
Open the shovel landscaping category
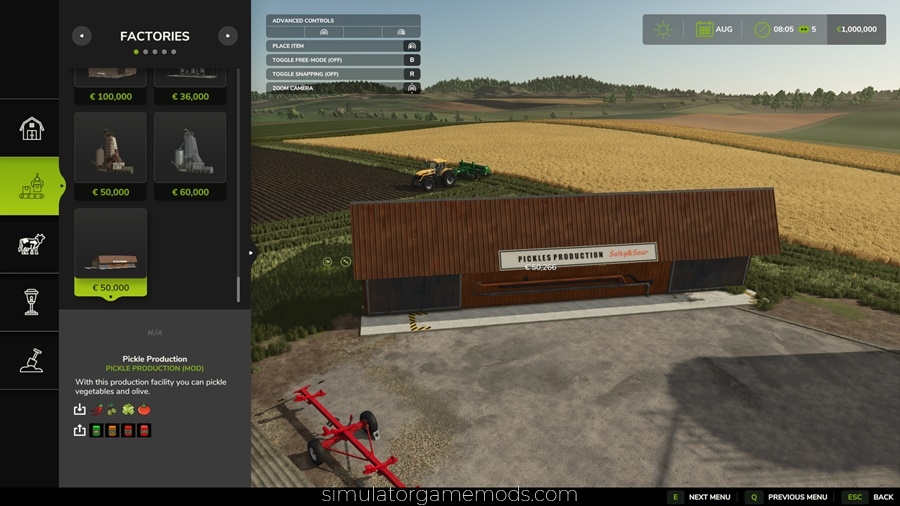point(31,359)
